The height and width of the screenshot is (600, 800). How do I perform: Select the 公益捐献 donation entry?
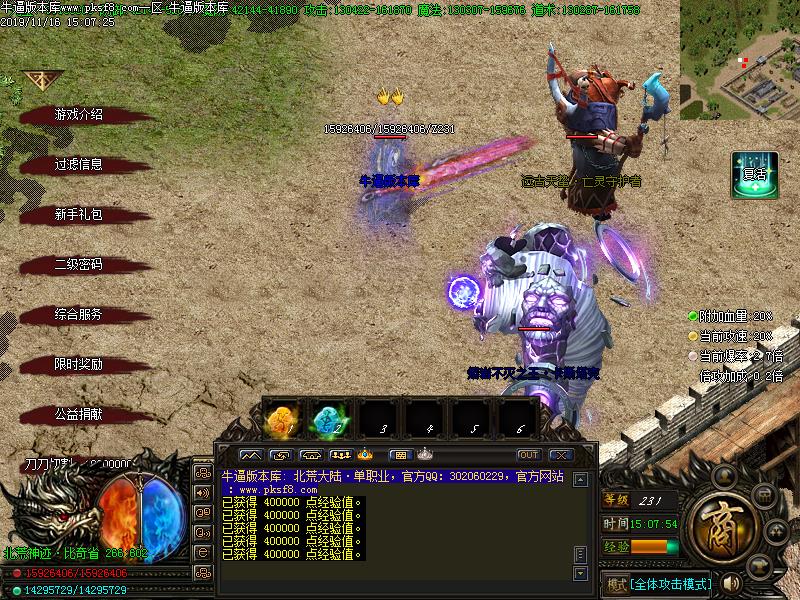click(x=78, y=414)
